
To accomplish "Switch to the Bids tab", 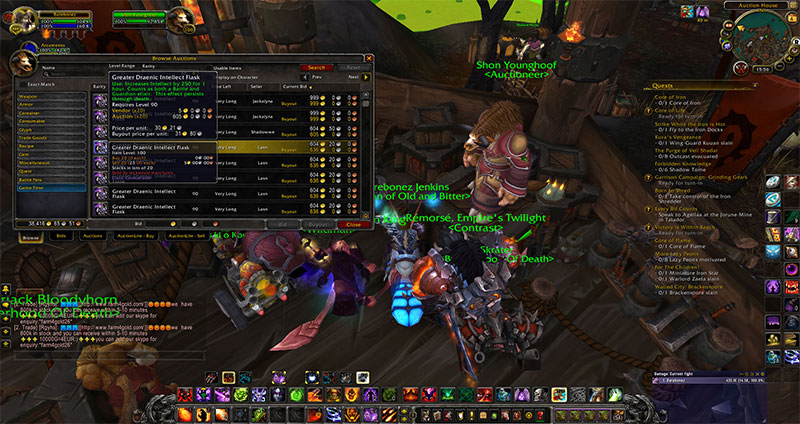I will 61,236.
